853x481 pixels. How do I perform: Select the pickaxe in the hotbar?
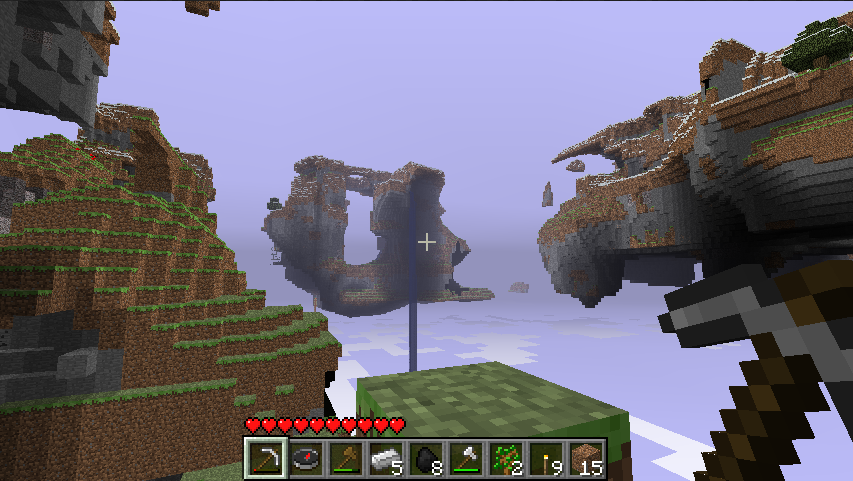265,460
